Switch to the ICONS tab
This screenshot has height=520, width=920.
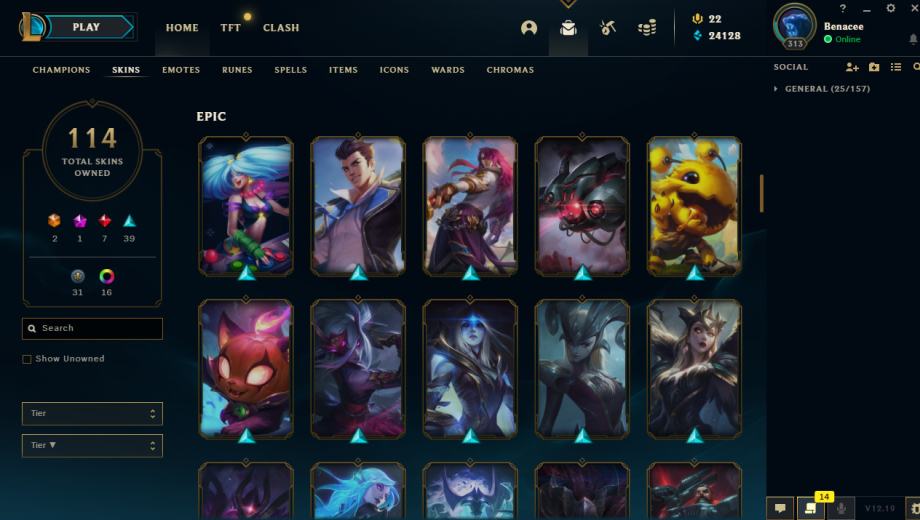pyautogui.click(x=394, y=70)
